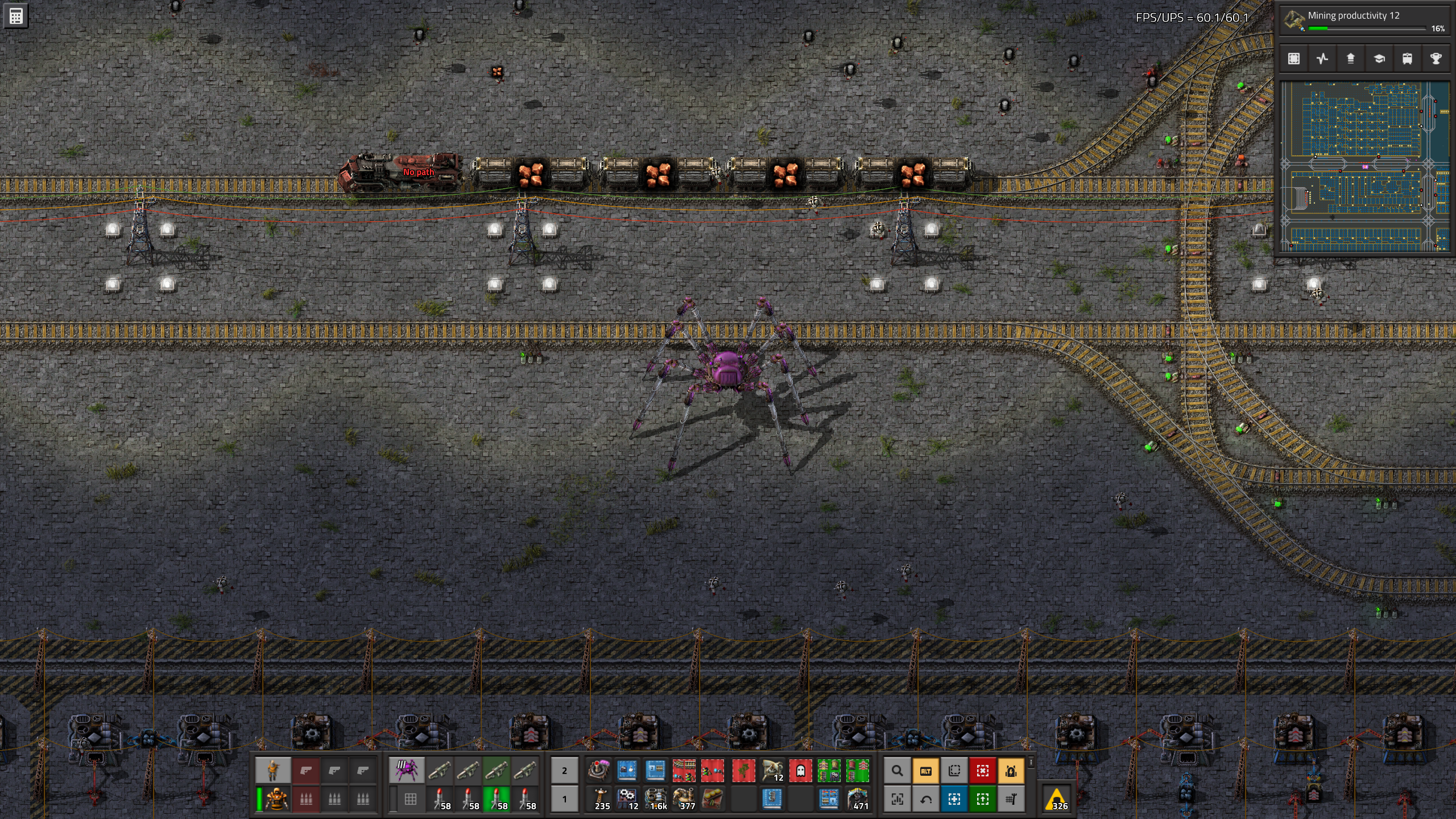Click the magnifier search button
This screenshot has height=819, width=1456.
click(x=897, y=771)
